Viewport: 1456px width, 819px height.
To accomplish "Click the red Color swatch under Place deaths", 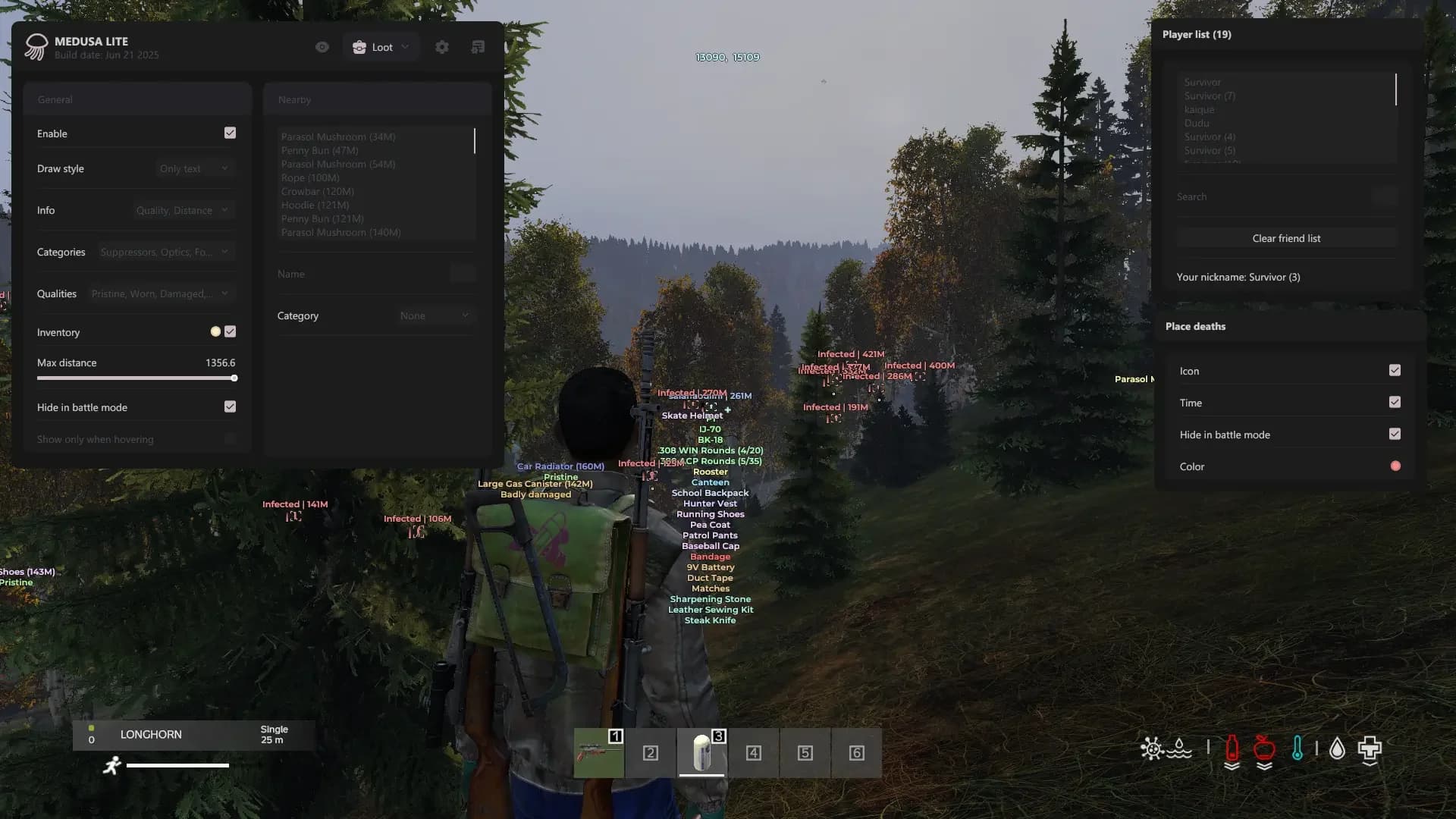I will tap(1396, 466).
